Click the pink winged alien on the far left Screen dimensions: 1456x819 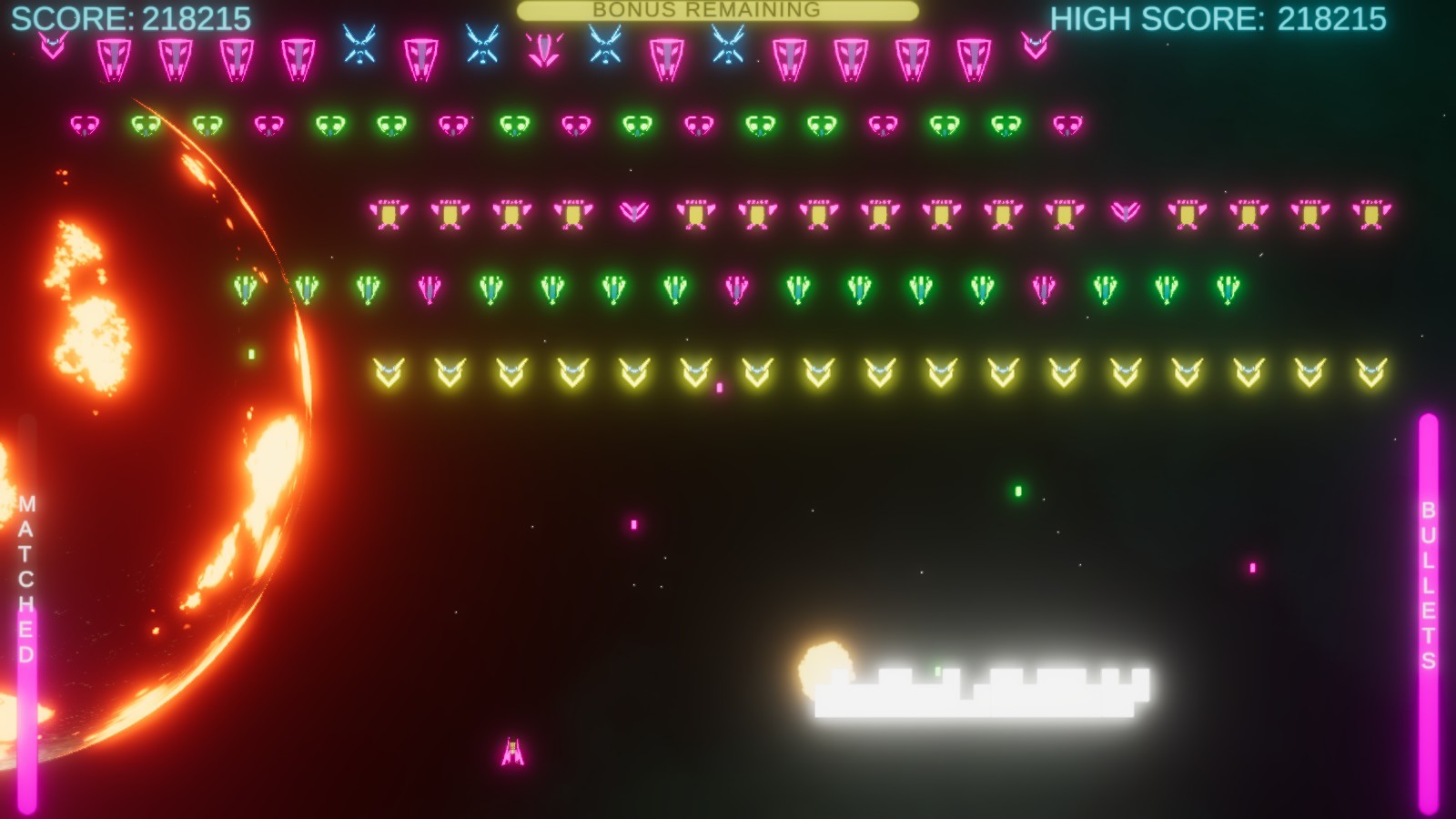coord(52,41)
